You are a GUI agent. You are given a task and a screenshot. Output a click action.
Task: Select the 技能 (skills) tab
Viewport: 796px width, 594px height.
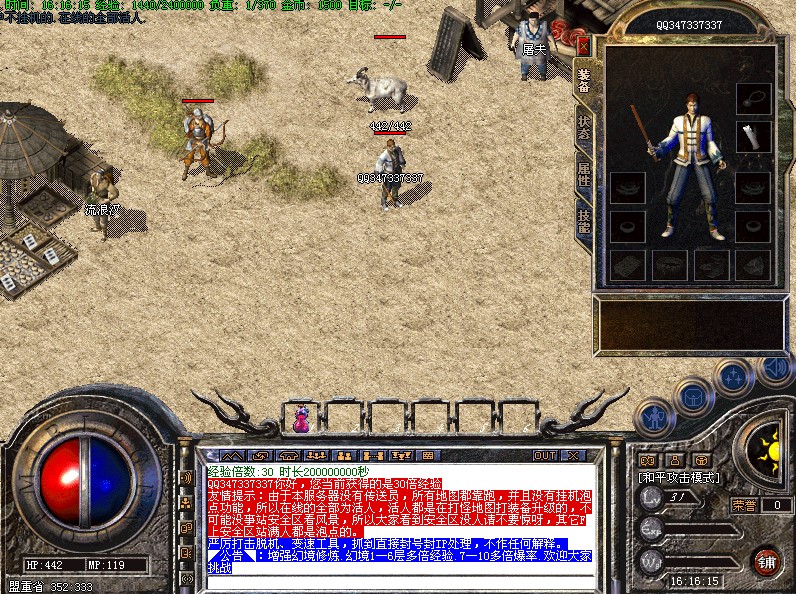(x=584, y=223)
